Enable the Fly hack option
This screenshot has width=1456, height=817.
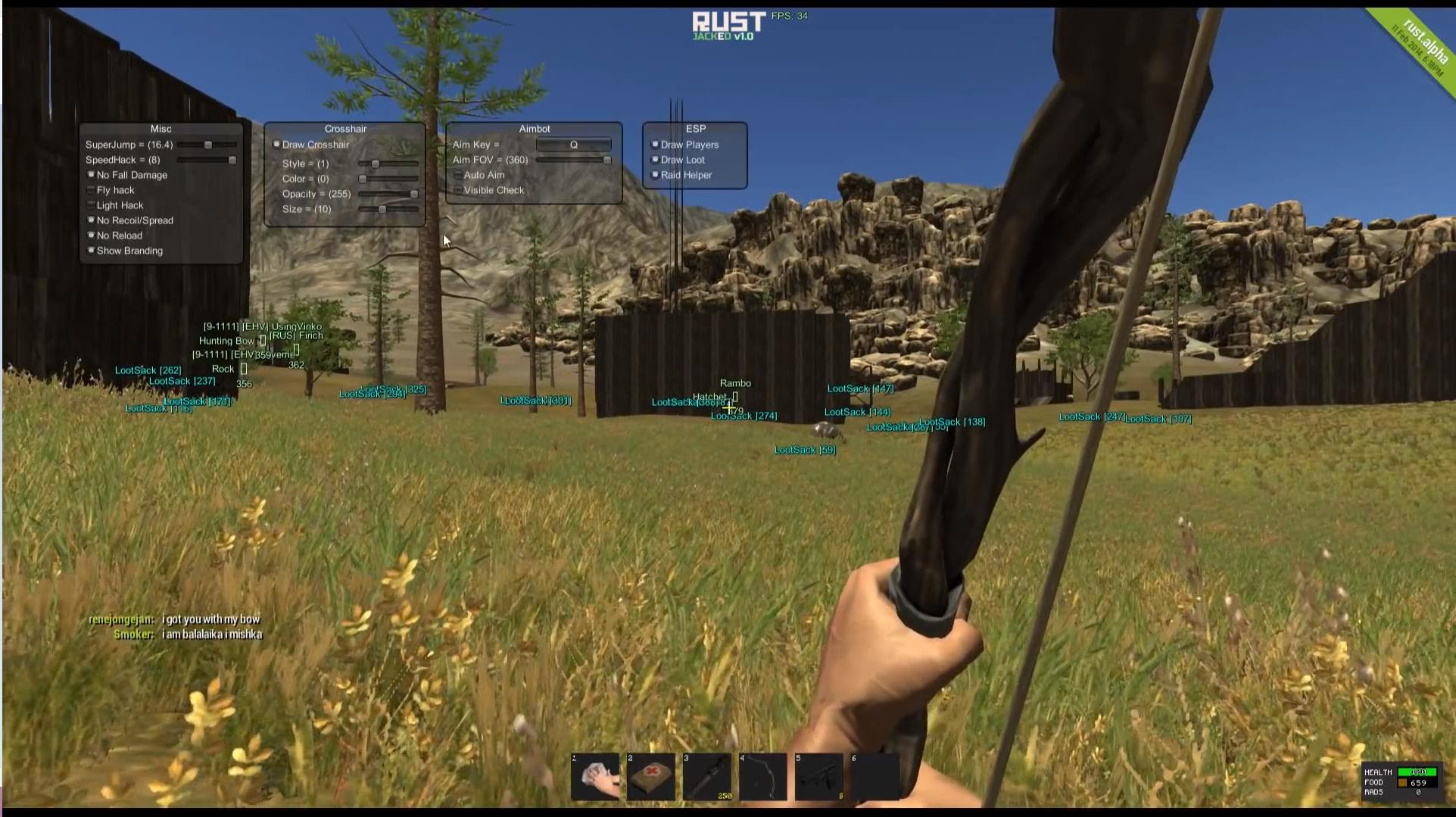point(90,190)
